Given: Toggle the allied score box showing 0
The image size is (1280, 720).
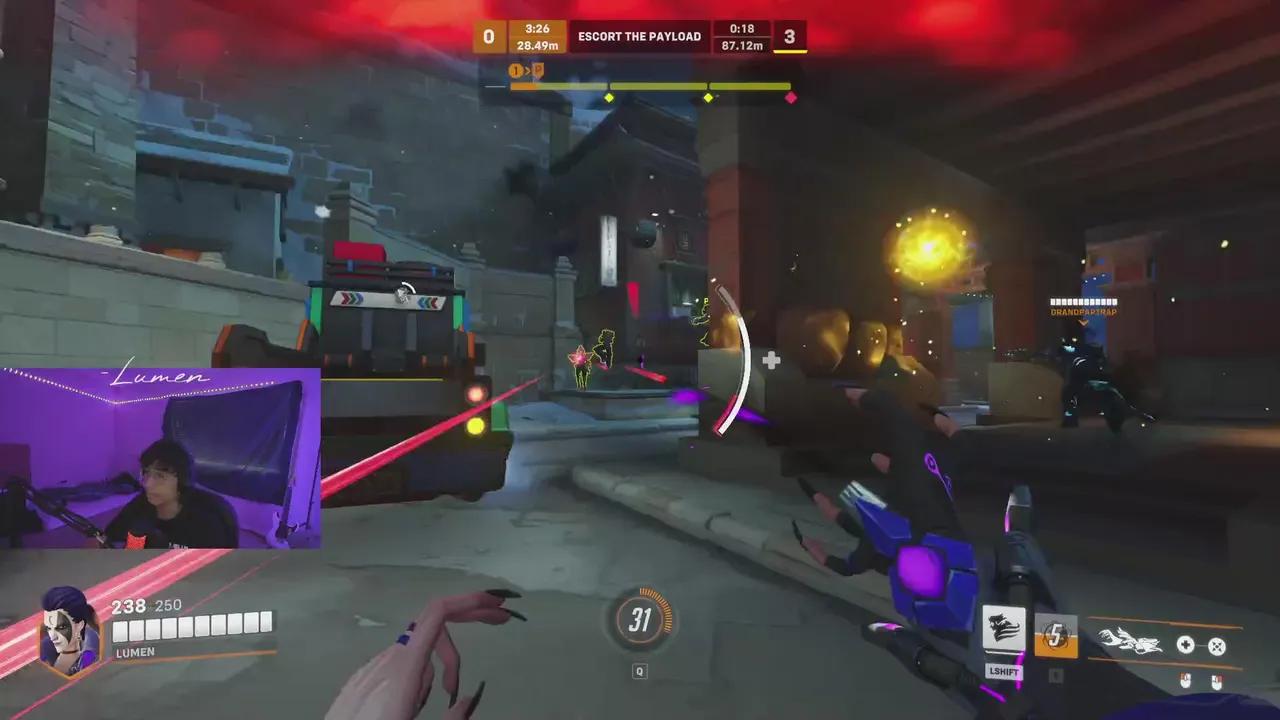Looking at the screenshot, I should pos(489,37).
